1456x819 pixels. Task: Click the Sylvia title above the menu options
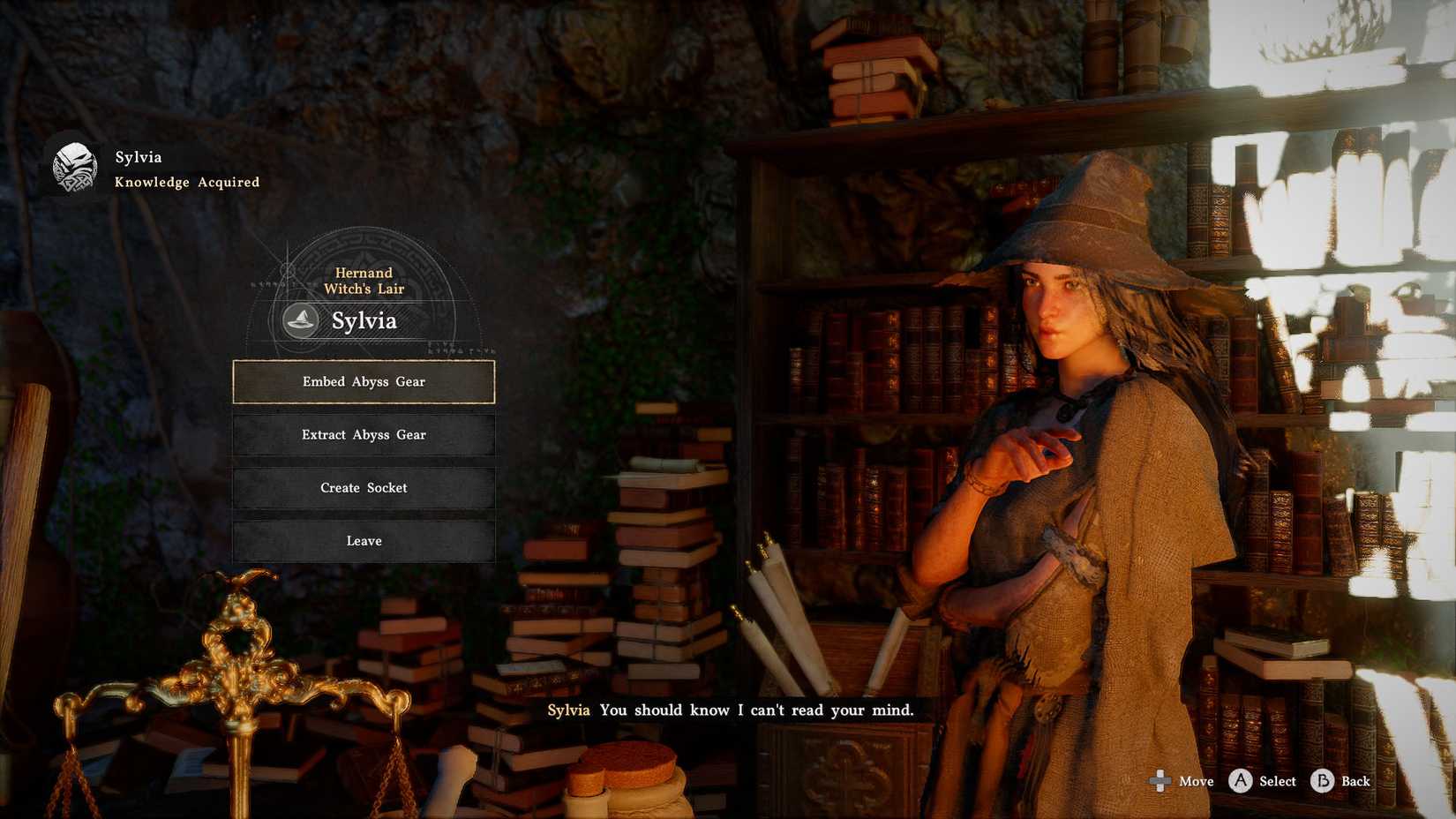click(364, 321)
